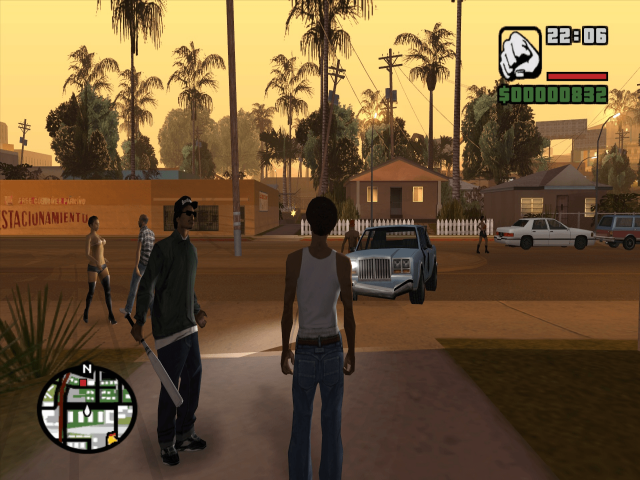Open the circular radar minimap
Image resolution: width=640 pixels, height=480 pixels.
point(87,408)
